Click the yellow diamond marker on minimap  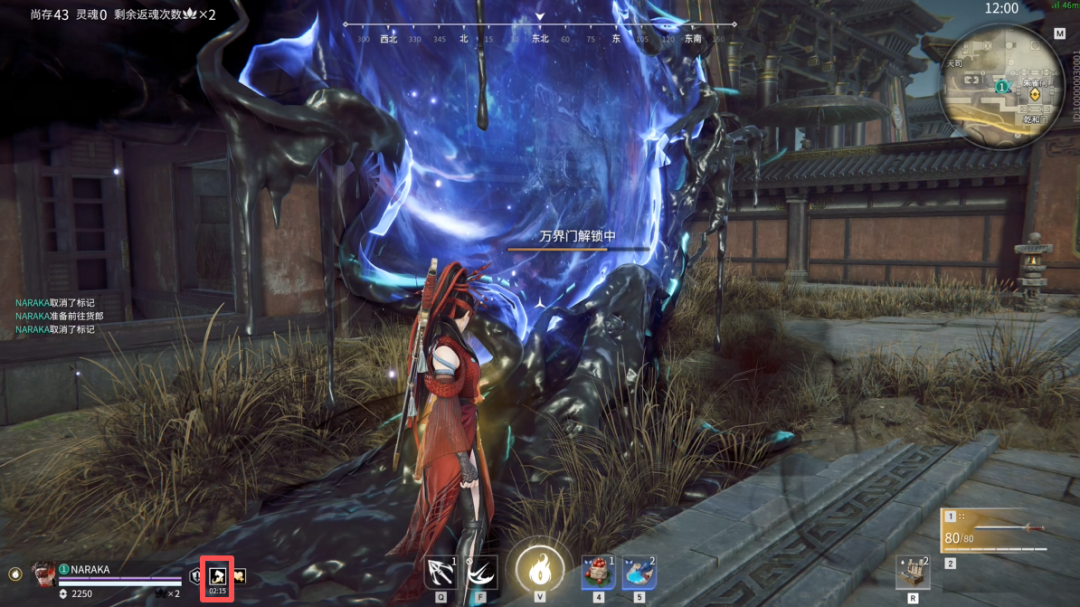tap(1035, 93)
